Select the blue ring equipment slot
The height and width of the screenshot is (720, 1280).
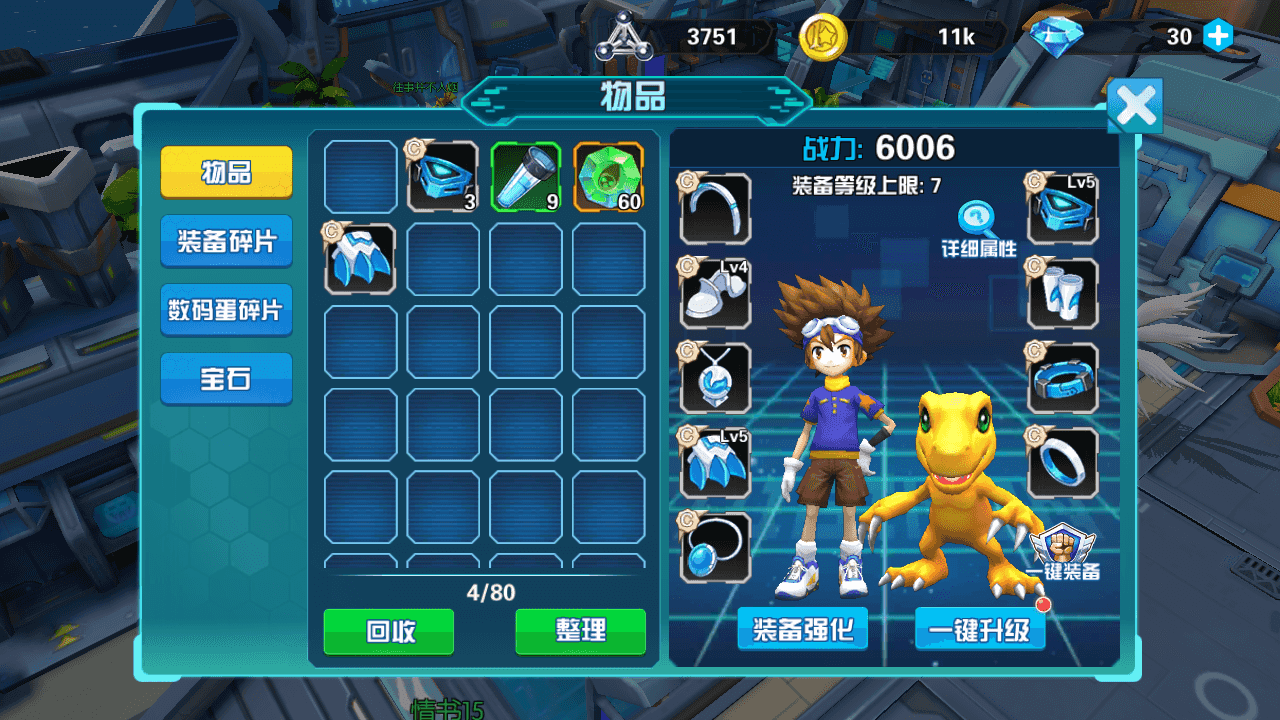pyautogui.click(x=1062, y=460)
